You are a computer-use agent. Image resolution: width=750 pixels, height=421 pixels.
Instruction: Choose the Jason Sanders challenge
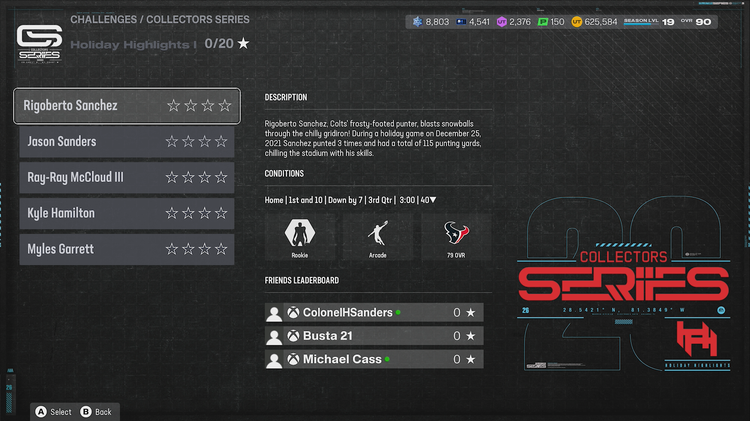tap(127, 142)
